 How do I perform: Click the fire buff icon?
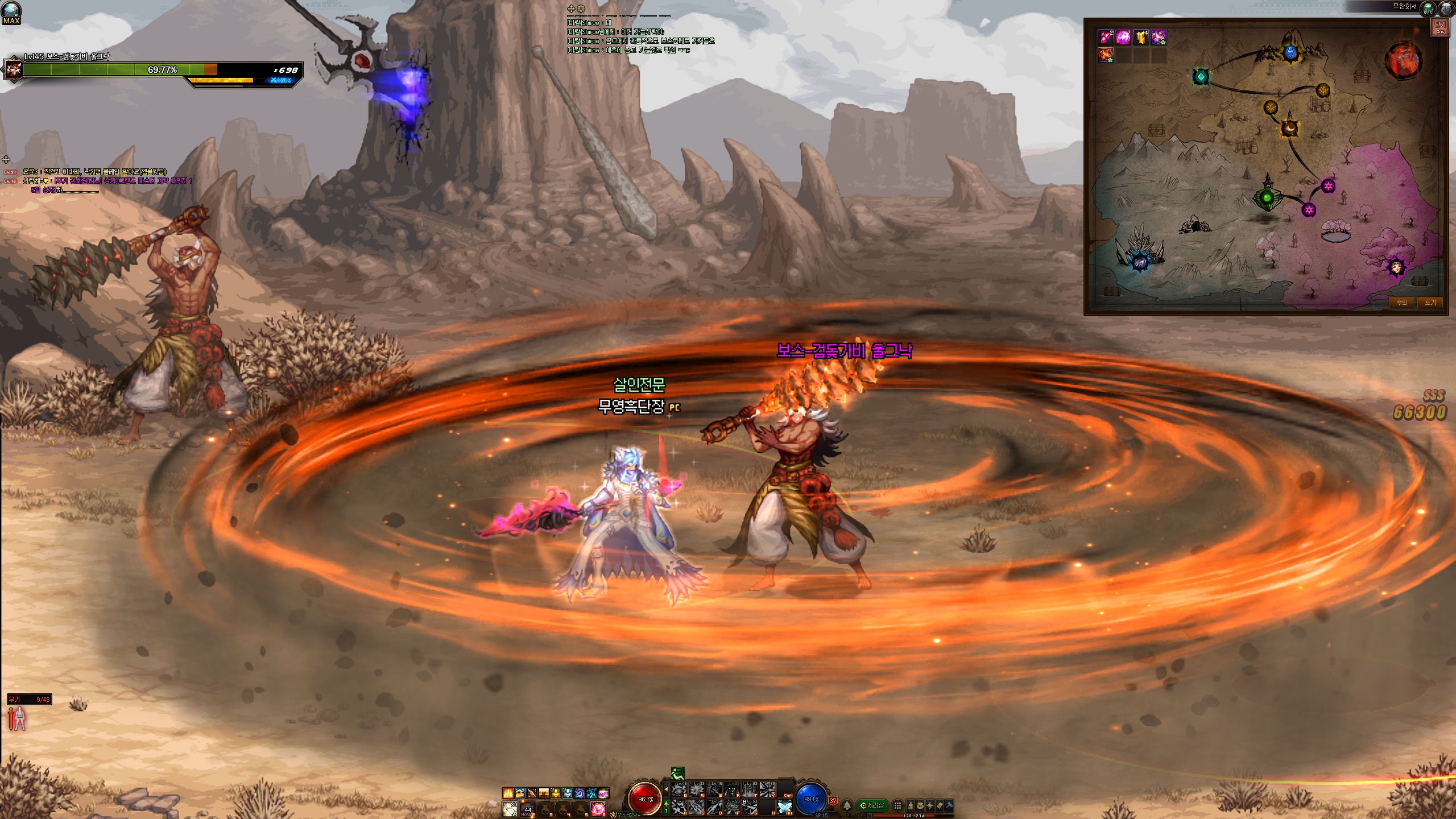pyautogui.click(x=508, y=793)
